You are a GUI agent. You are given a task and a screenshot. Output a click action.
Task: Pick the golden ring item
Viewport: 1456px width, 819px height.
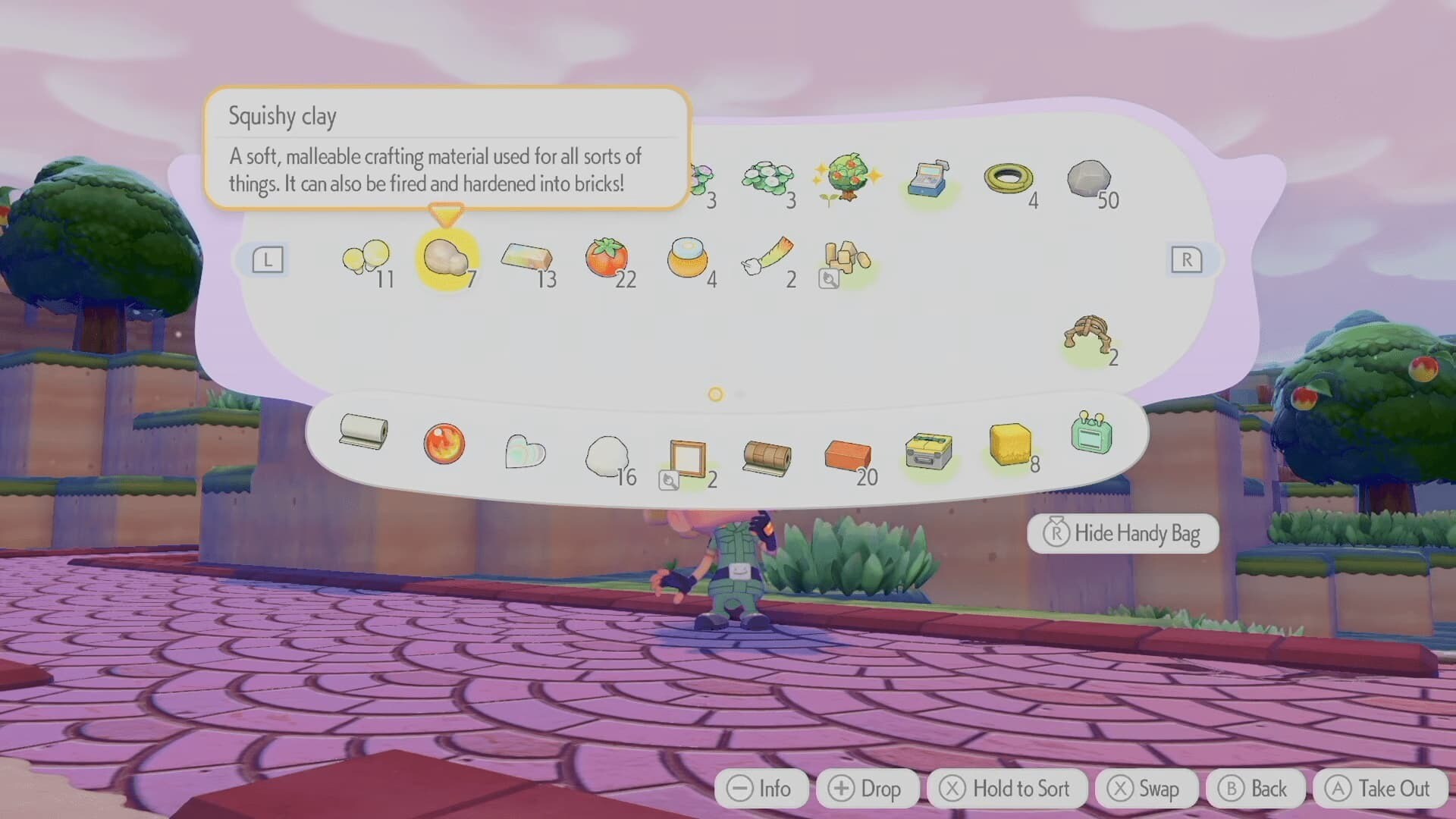(x=1009, y=179)
